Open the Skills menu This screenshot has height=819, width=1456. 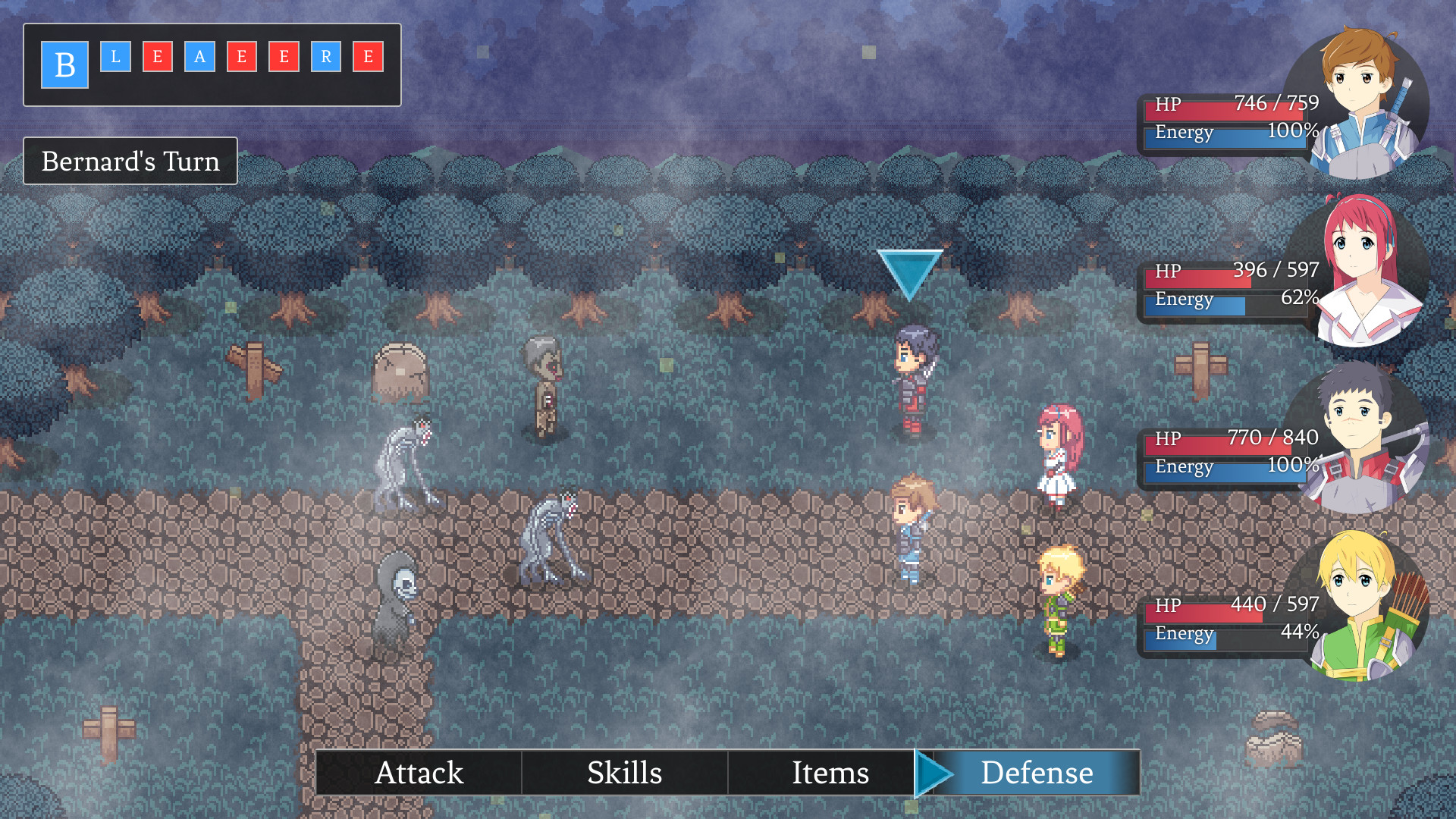coord(624,773)
